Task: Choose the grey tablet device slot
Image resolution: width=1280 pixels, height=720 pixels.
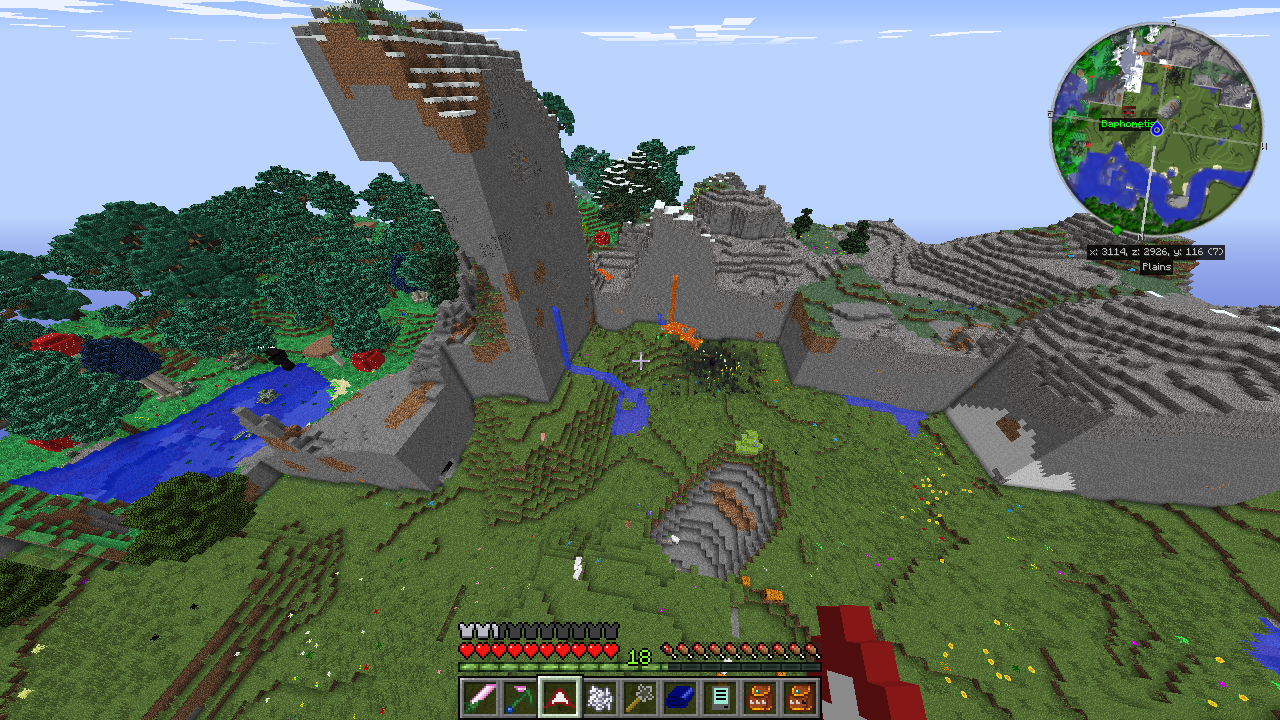Action: click(720, 697)
